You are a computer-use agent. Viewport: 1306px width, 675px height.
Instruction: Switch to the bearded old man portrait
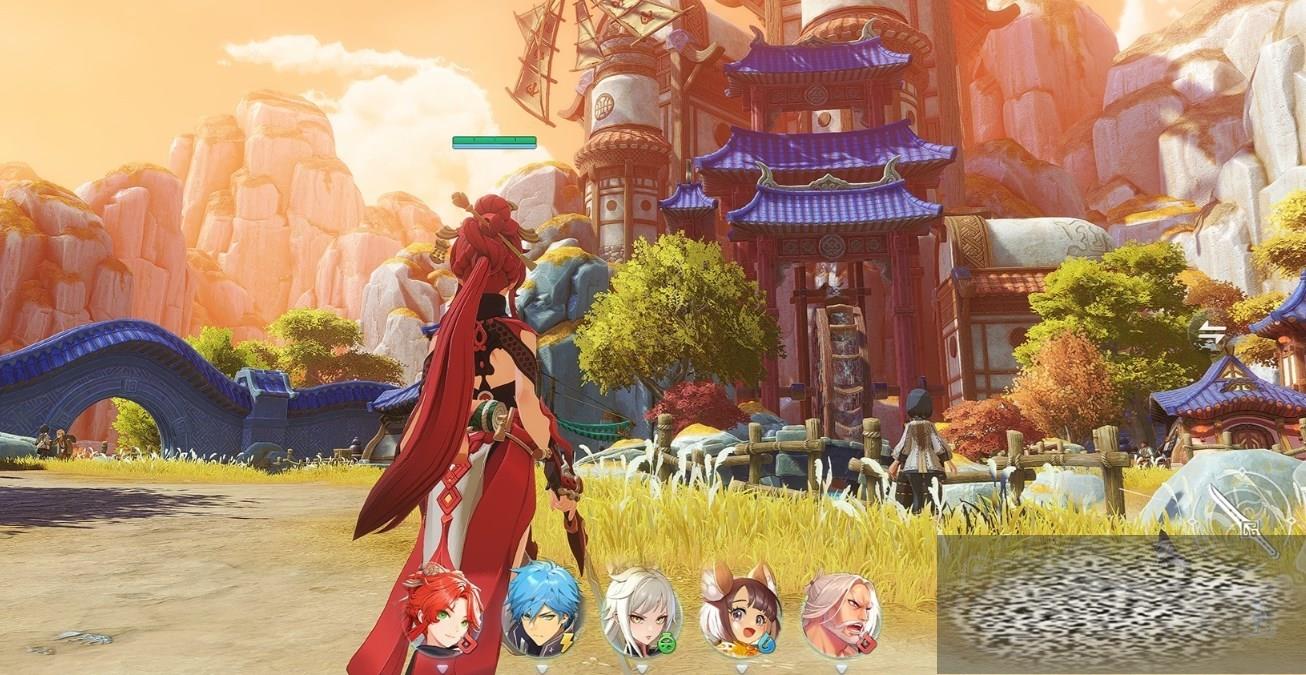click(841, 610)
